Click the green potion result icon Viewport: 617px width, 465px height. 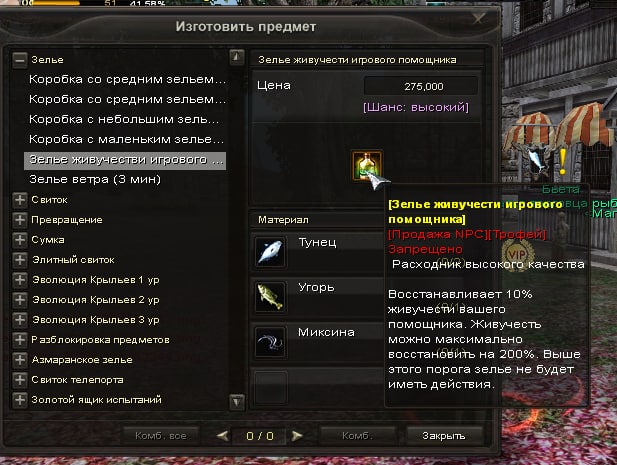pyautogui.click(x=366, y=166)
